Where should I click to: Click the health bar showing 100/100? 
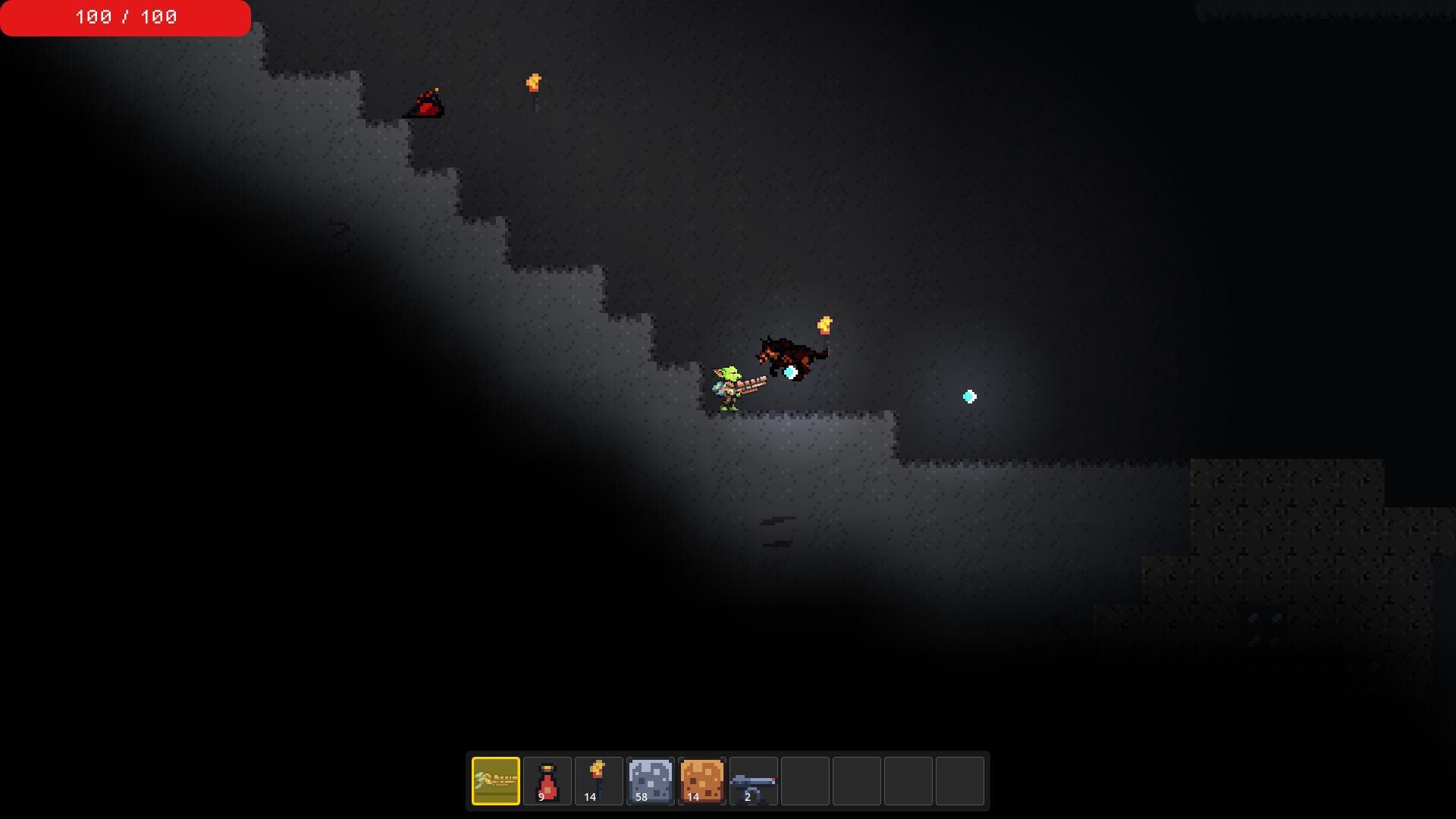[x=125, y=17]
